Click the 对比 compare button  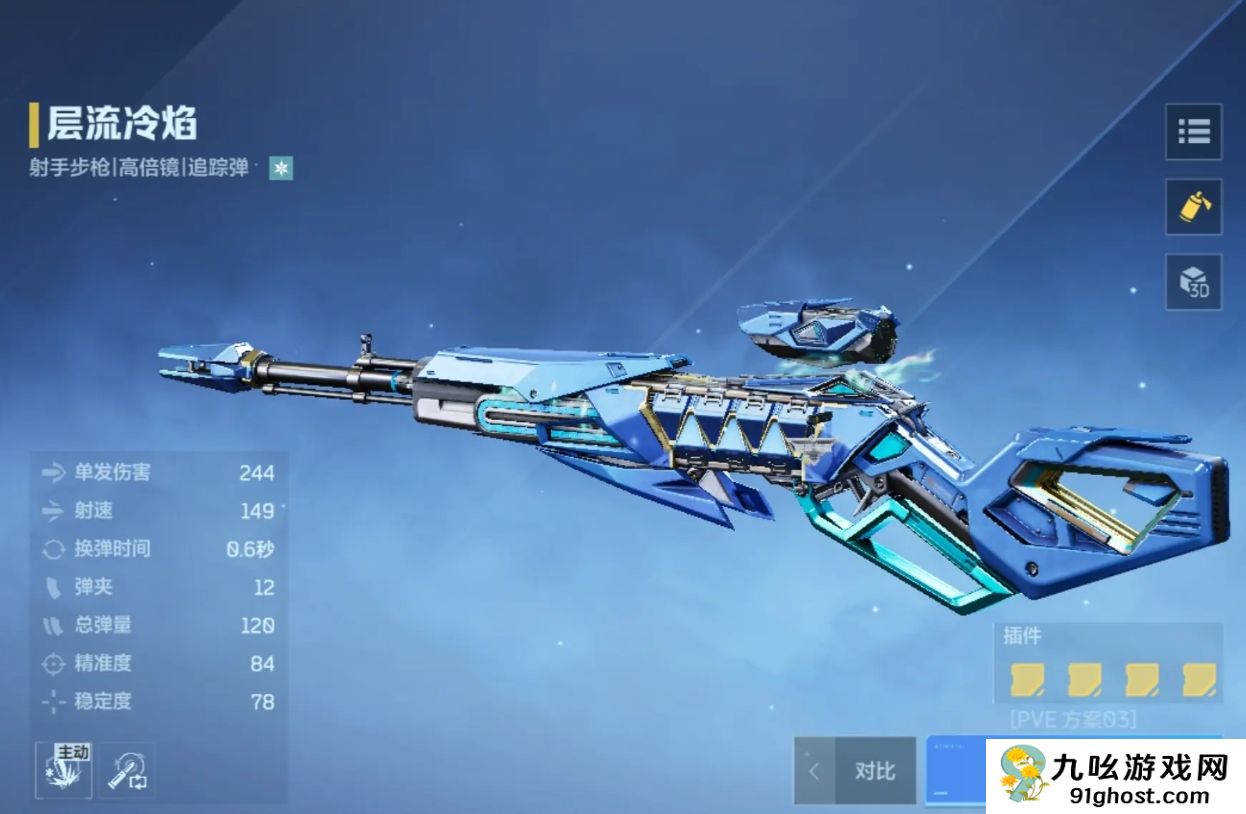click(x=875, y=771)
